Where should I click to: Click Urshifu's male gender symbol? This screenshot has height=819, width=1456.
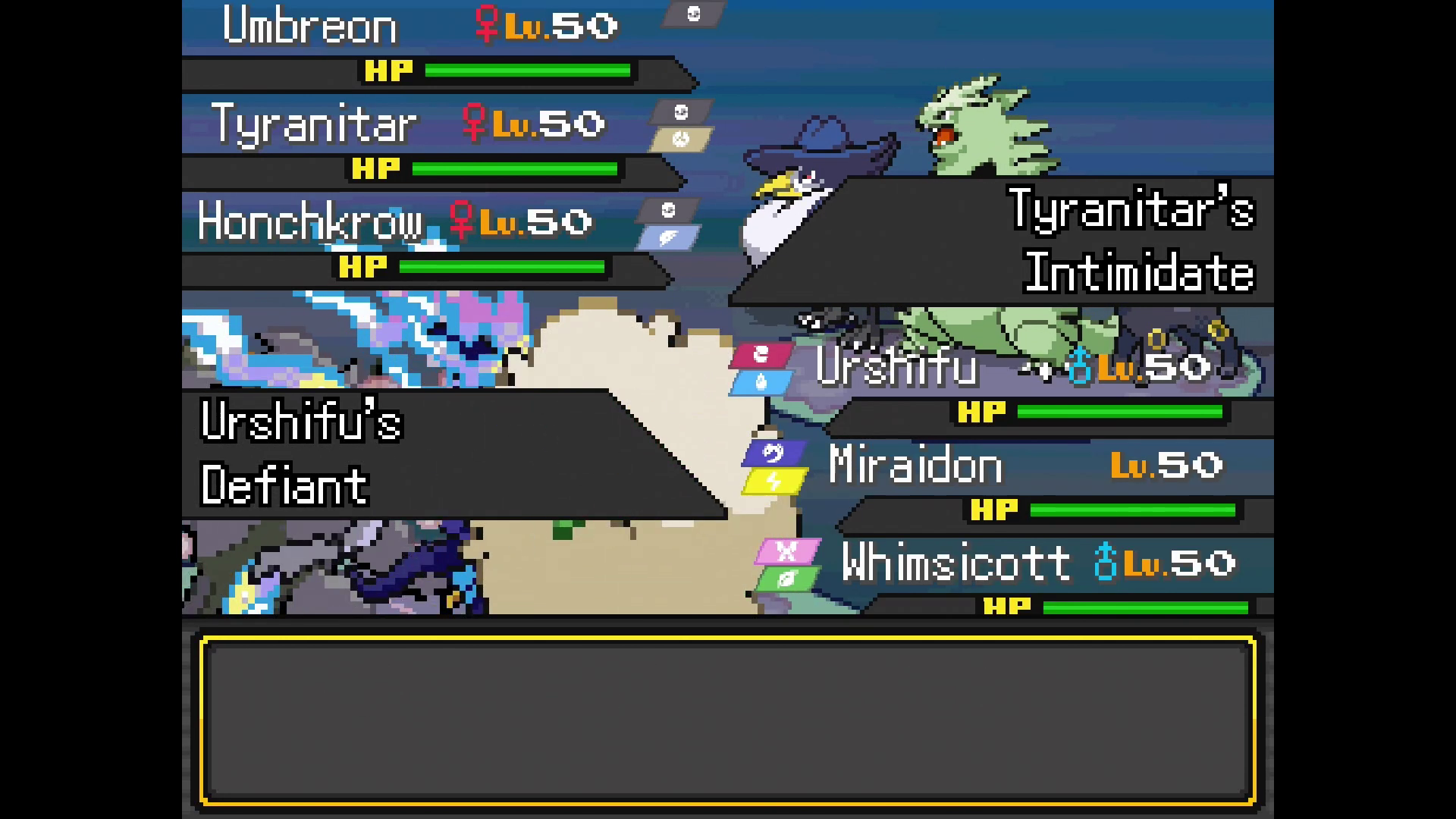click(x=1078, y=368)
